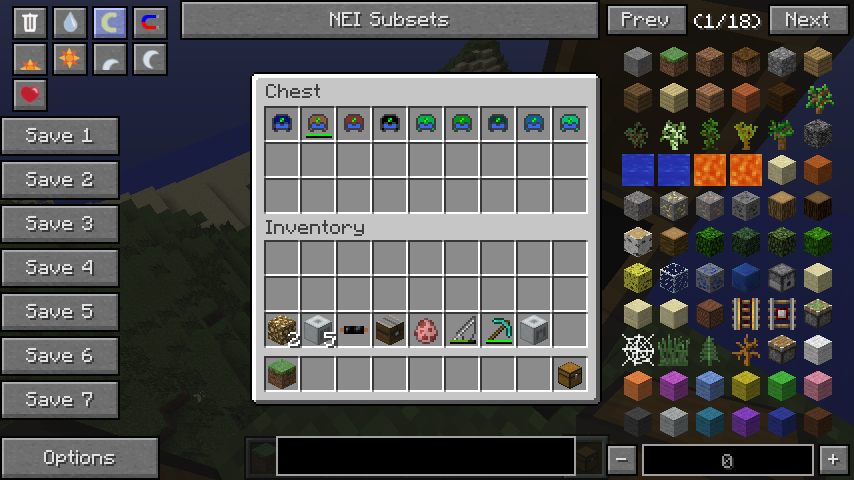
Task: Pick up the diamond pickaxe in inventory
Action: click(x=498, y=329)
